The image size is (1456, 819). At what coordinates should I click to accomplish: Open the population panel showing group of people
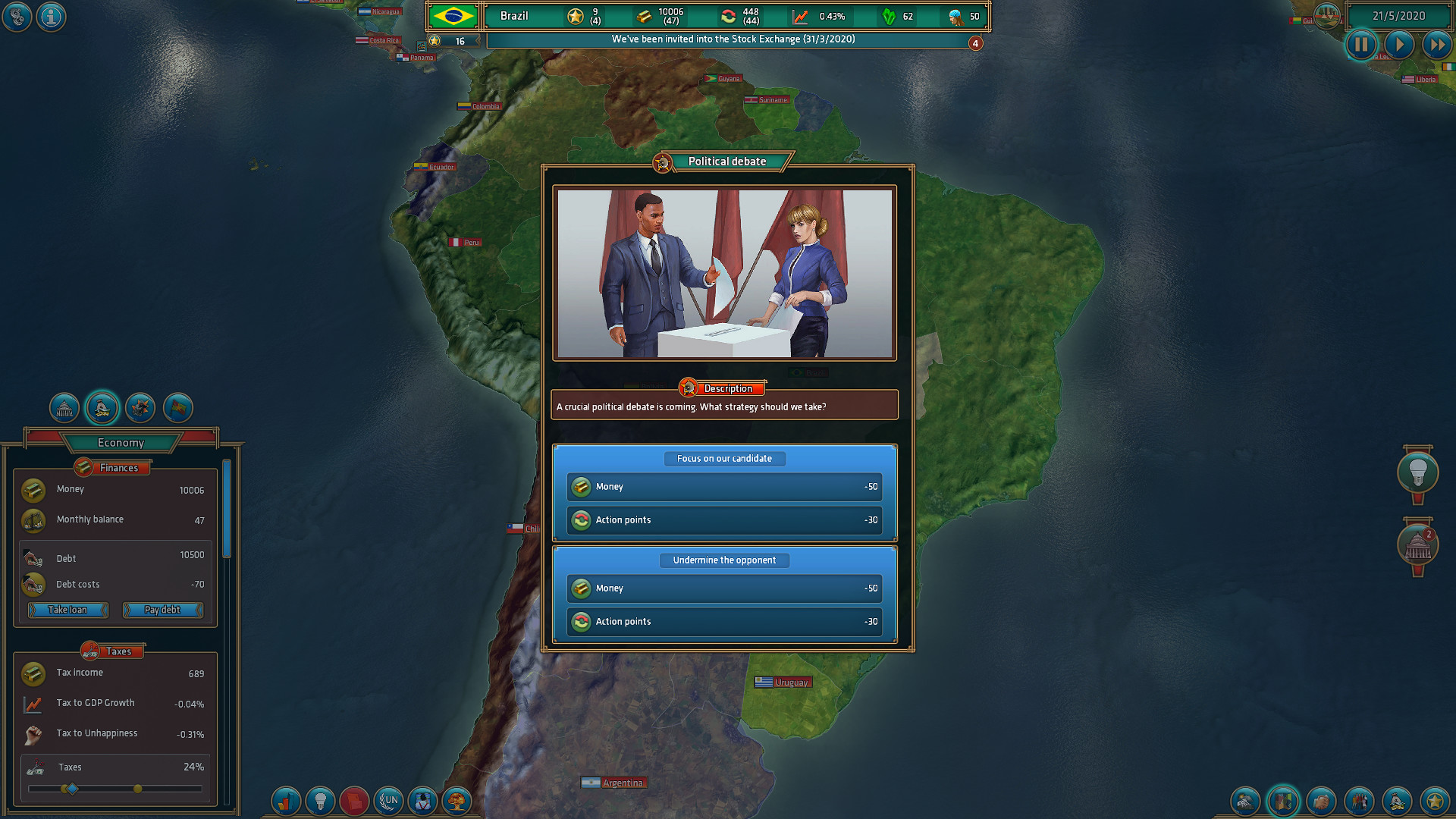tap(1359, 801)
